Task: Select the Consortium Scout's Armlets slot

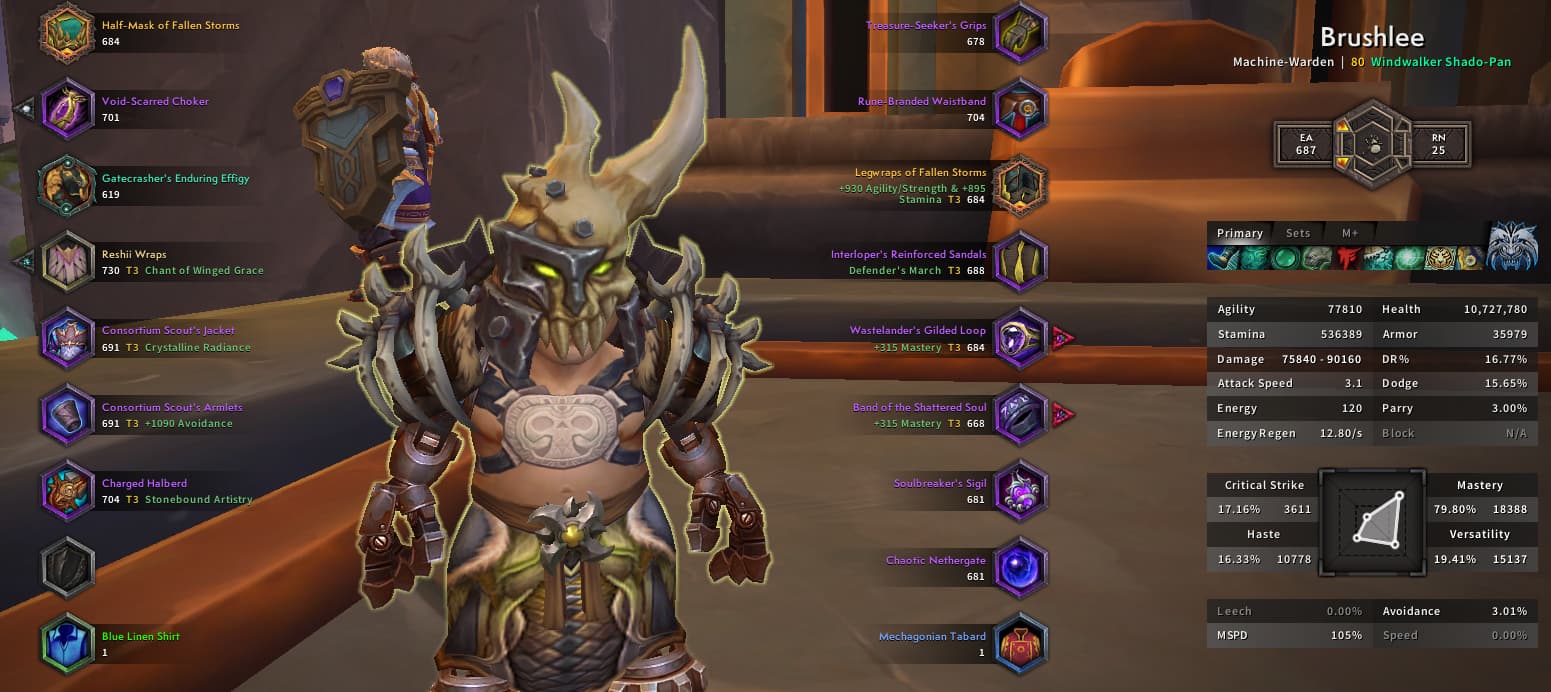Action: [x=67, y=415]
